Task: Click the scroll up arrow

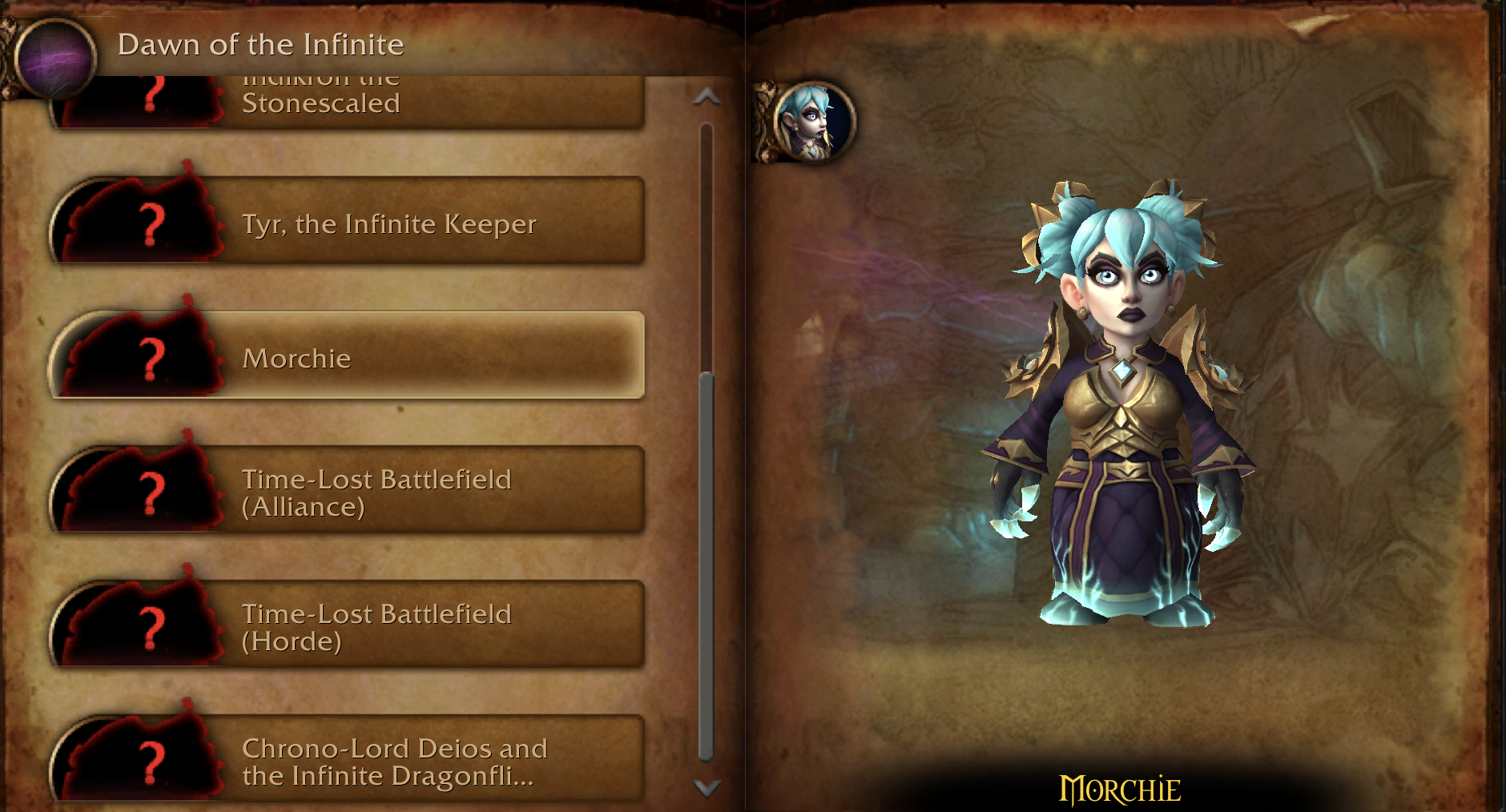Action: 707,98
